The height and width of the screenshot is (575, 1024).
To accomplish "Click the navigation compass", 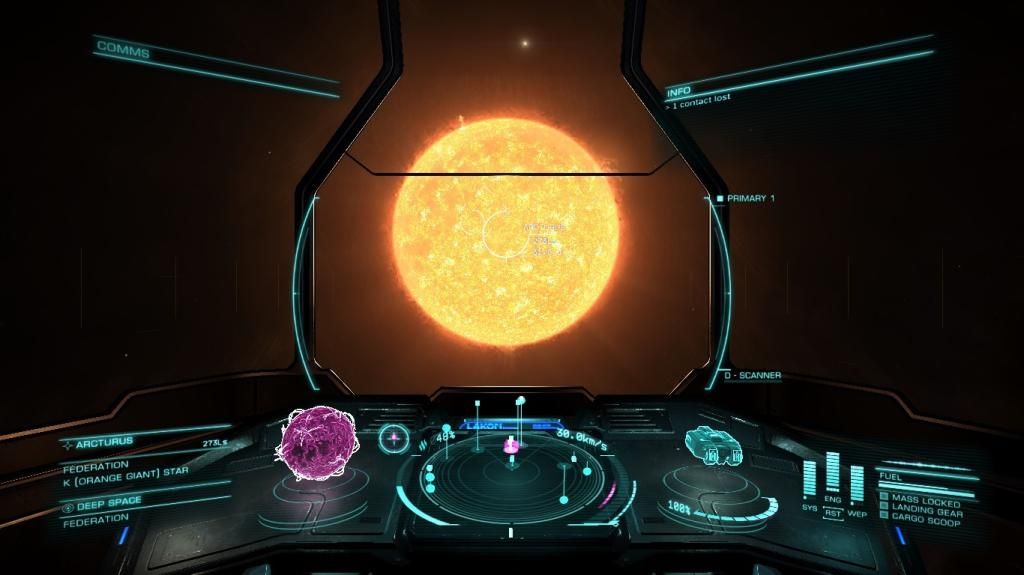I will pyautogui.click(x=394, y=437).
